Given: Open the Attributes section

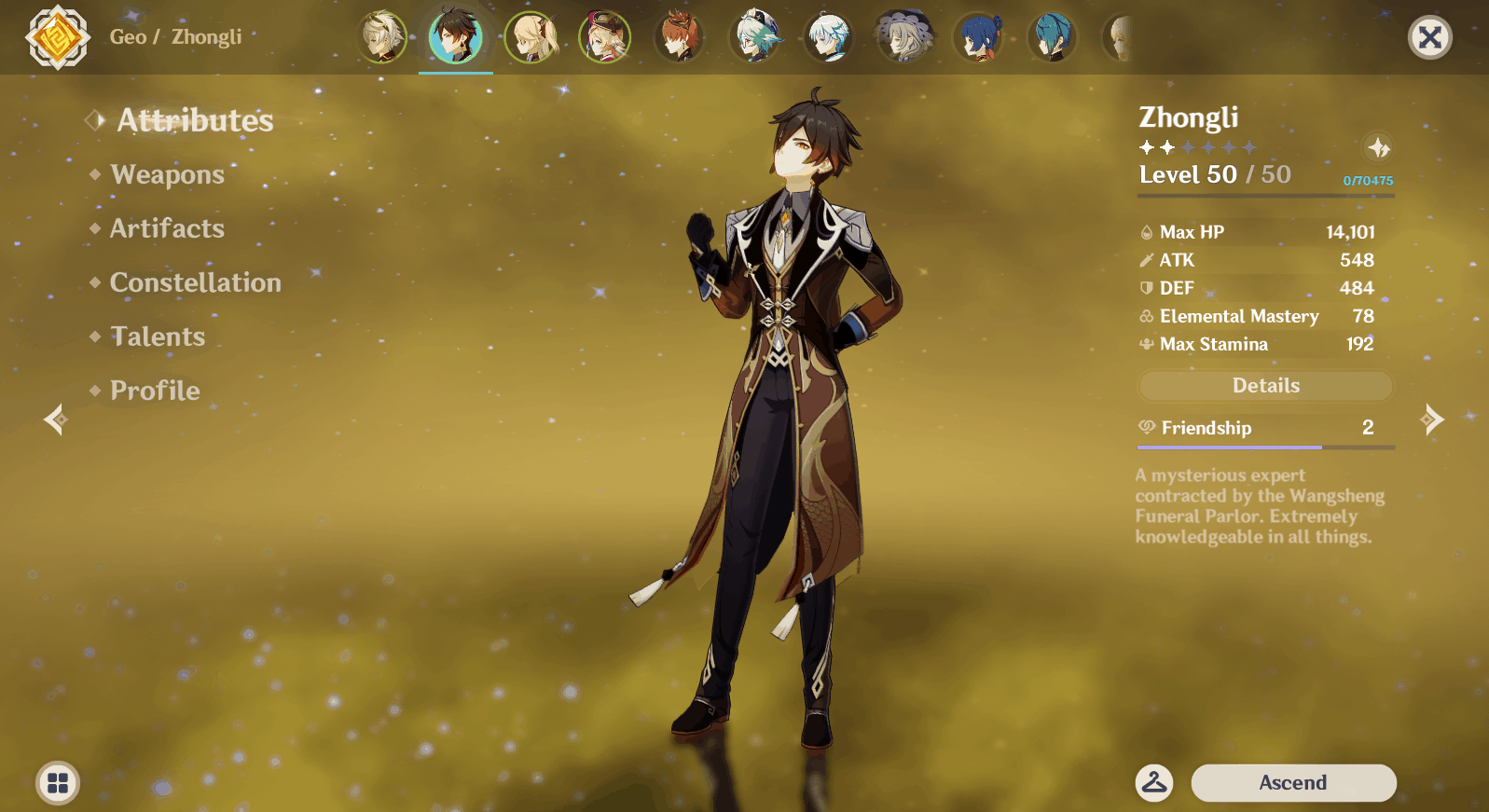Looking at the screenshot, I should 194,120.
